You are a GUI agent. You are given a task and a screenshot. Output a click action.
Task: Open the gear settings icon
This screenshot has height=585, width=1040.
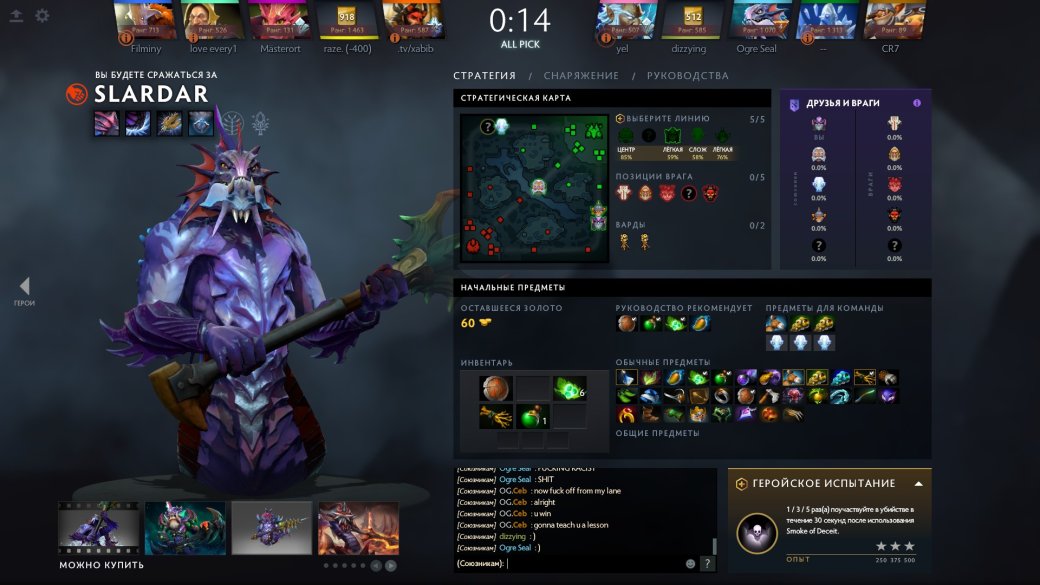tap(42, 16)
